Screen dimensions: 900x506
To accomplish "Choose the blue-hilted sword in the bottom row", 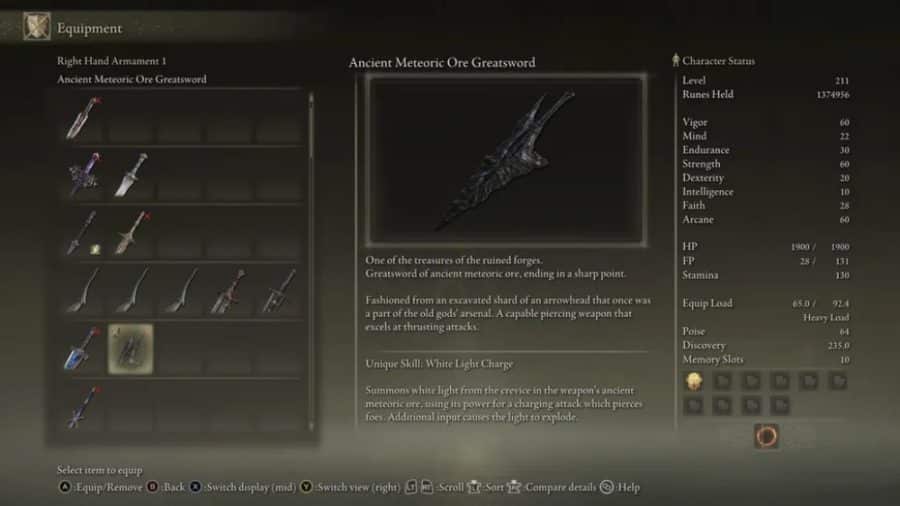I will [82, 407].
